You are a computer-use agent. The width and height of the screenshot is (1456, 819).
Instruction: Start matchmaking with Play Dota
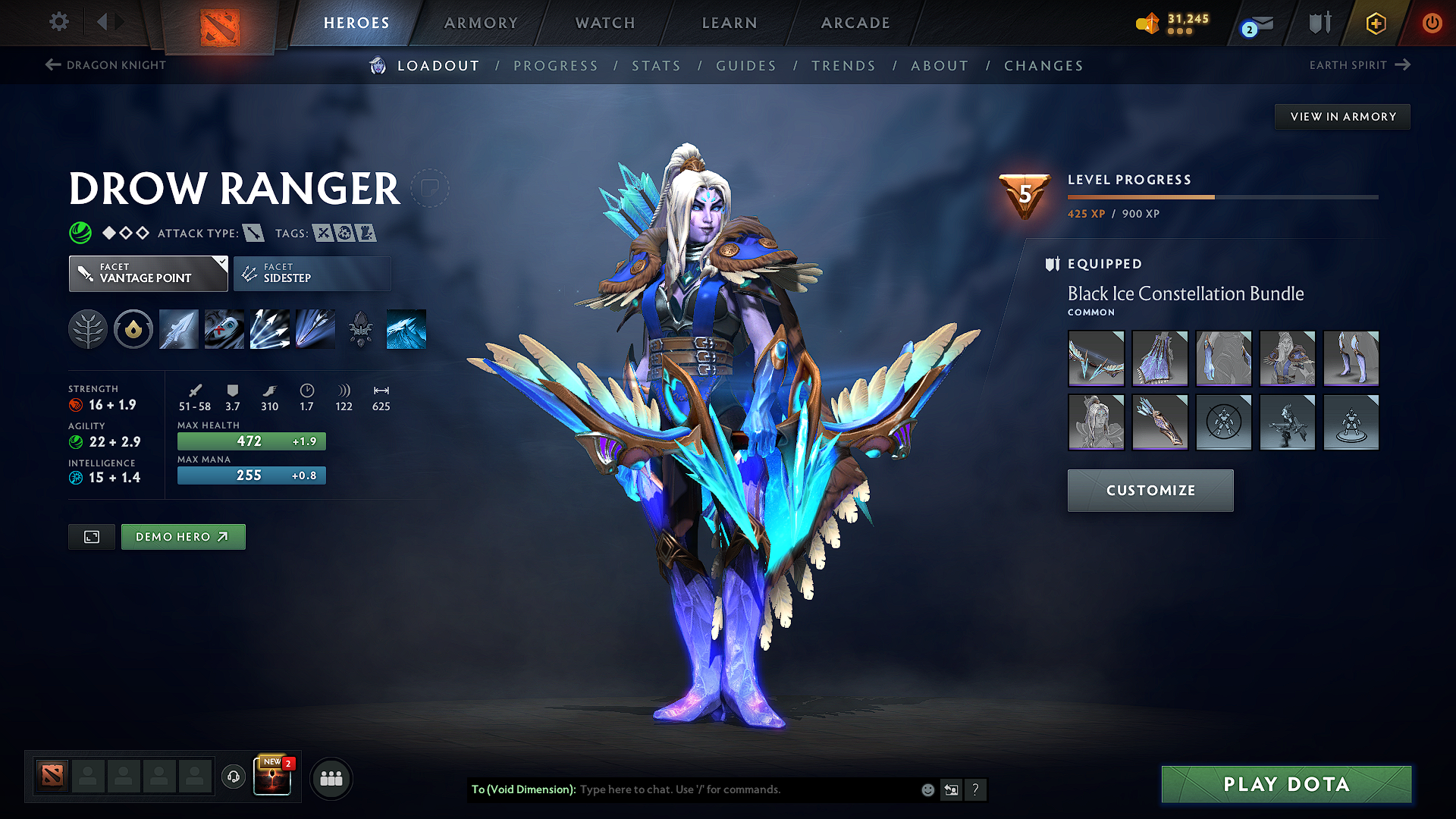click(x=1286, y=784)
